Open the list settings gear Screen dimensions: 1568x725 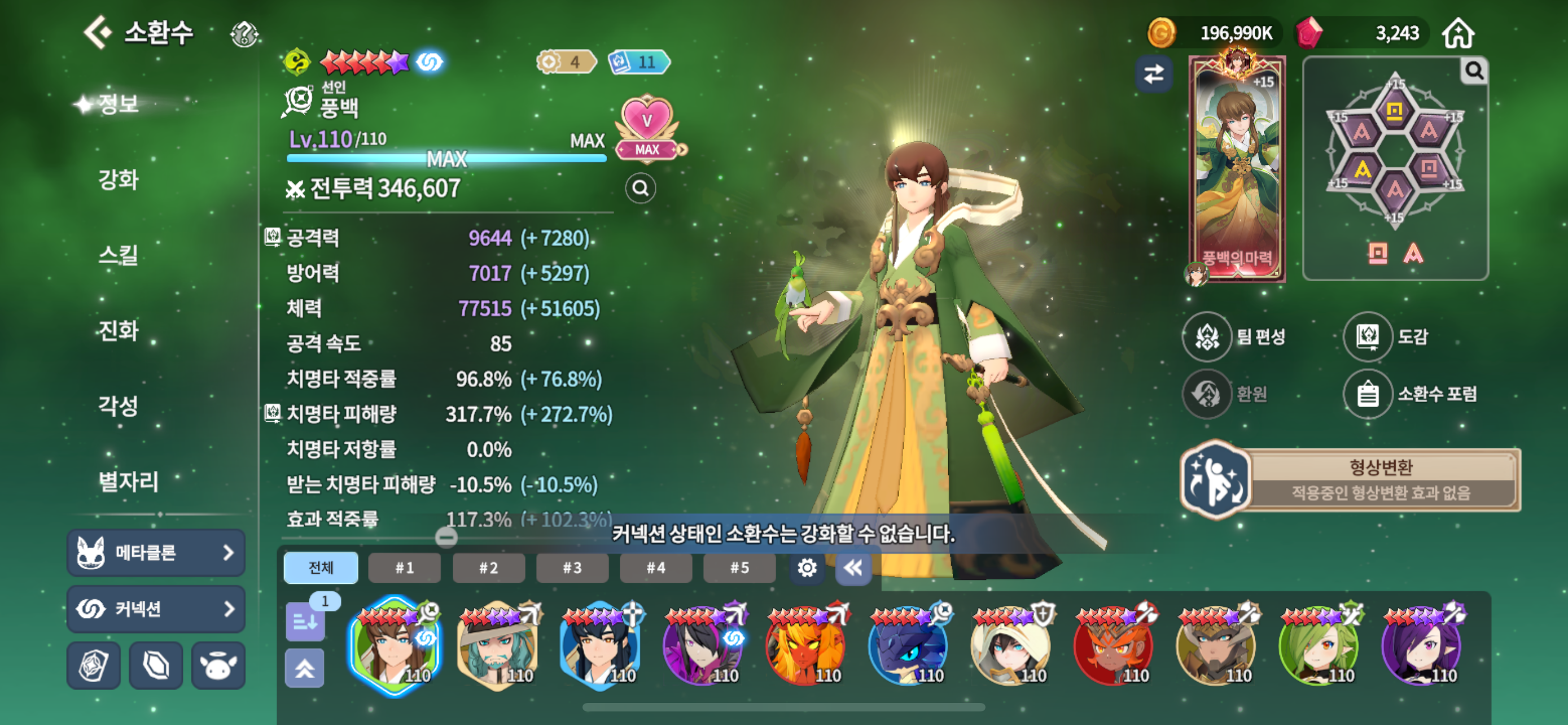[x=807, y=568]
